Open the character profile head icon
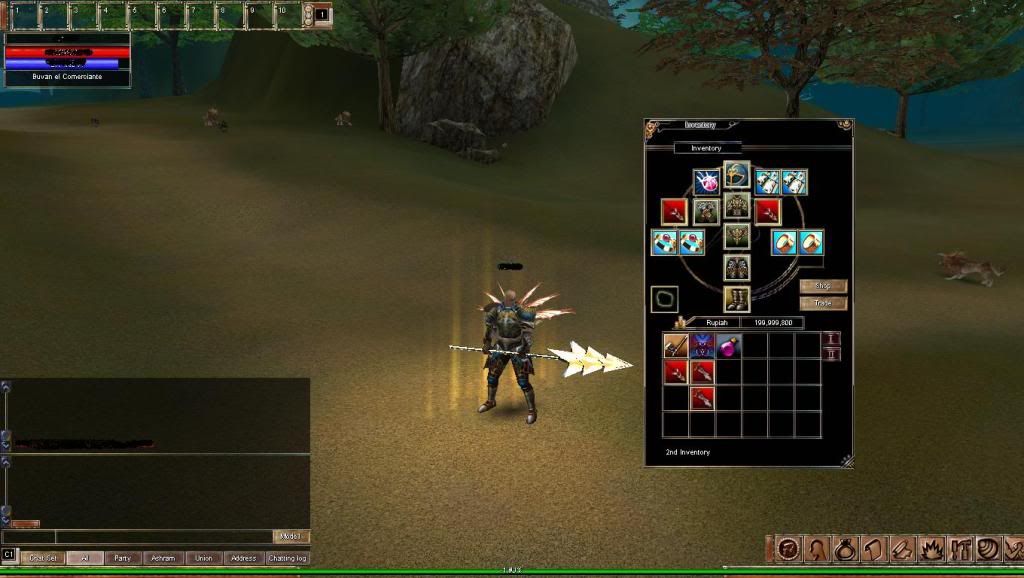 817,549
